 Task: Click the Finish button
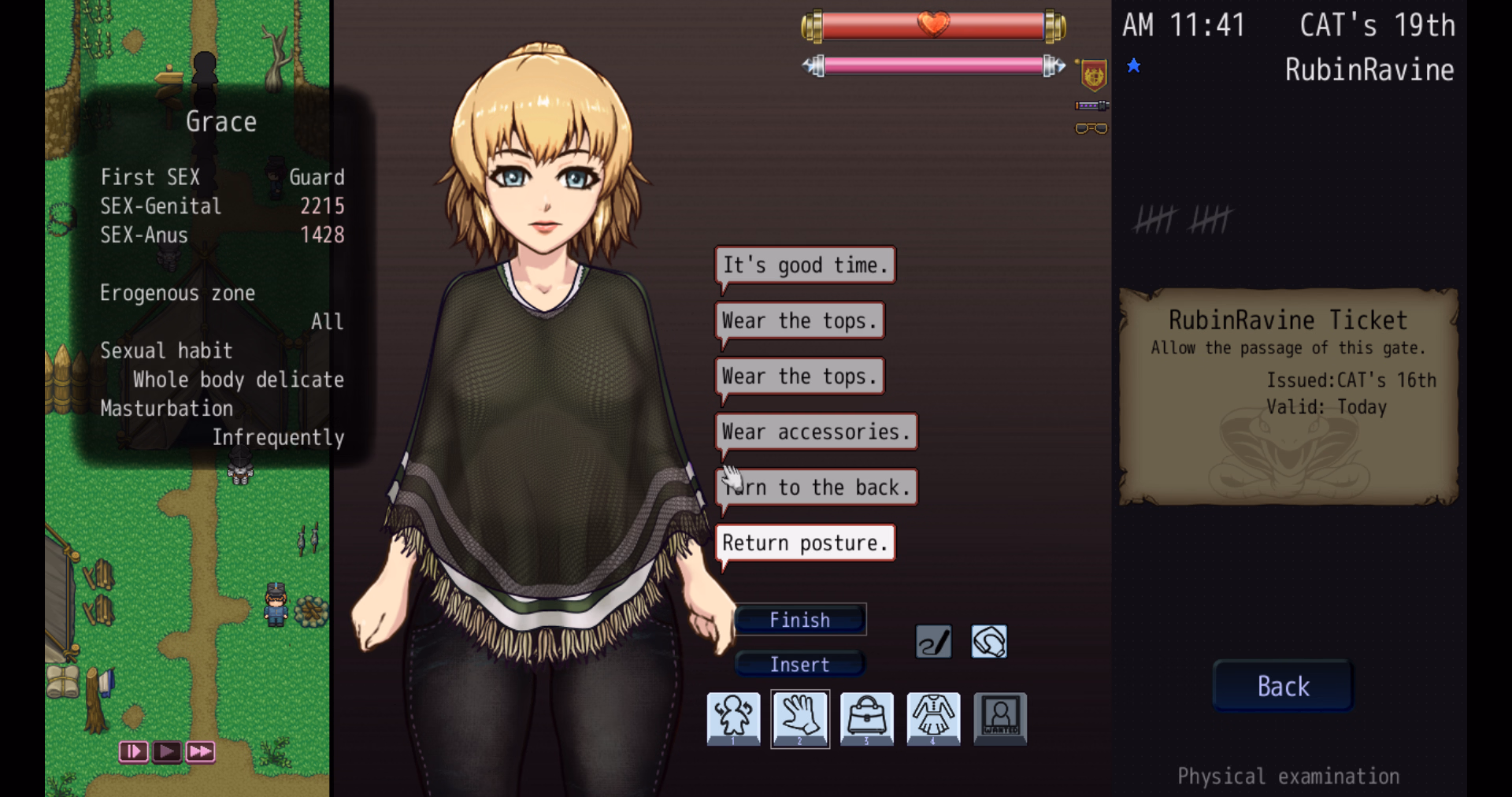pos(799,621)
